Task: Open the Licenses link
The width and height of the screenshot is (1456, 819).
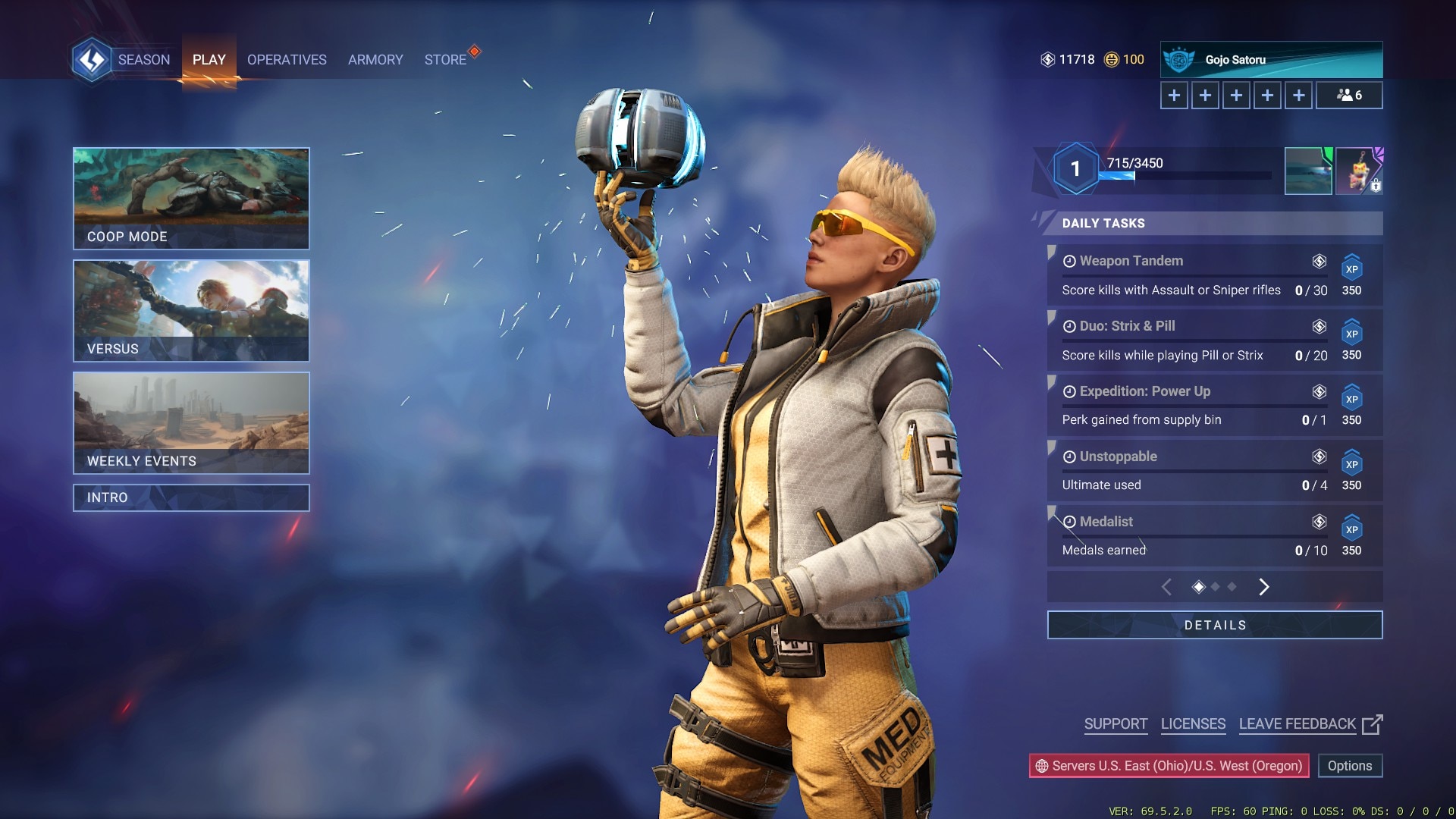Action: click(x=1193, y=724)
